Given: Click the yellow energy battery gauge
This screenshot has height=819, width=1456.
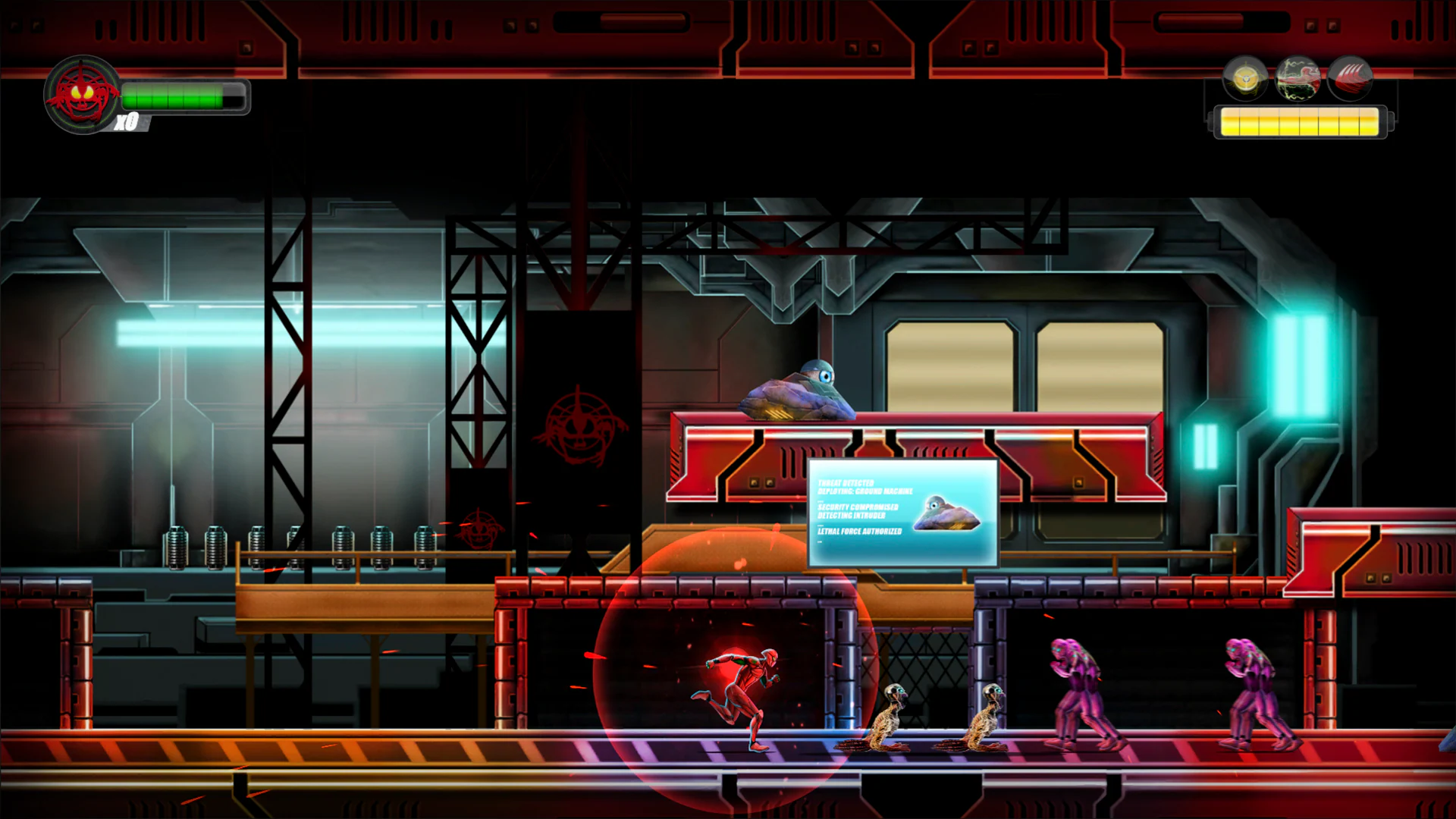Looking at the screenshot, I should click(x=1299, y=122).
